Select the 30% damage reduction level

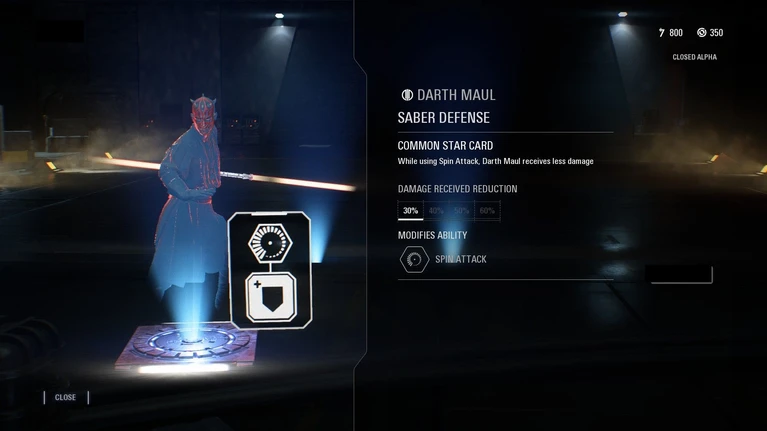410,211
